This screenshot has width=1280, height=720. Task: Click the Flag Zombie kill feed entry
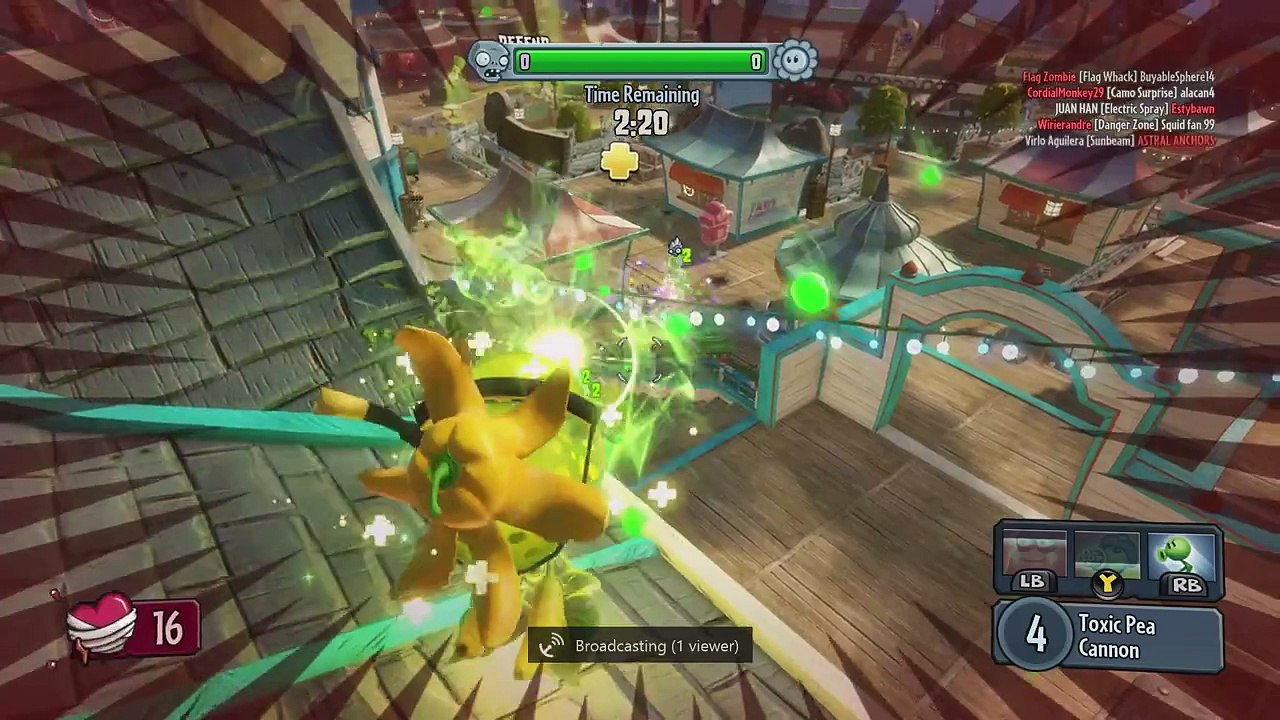tap(1118, 77)
